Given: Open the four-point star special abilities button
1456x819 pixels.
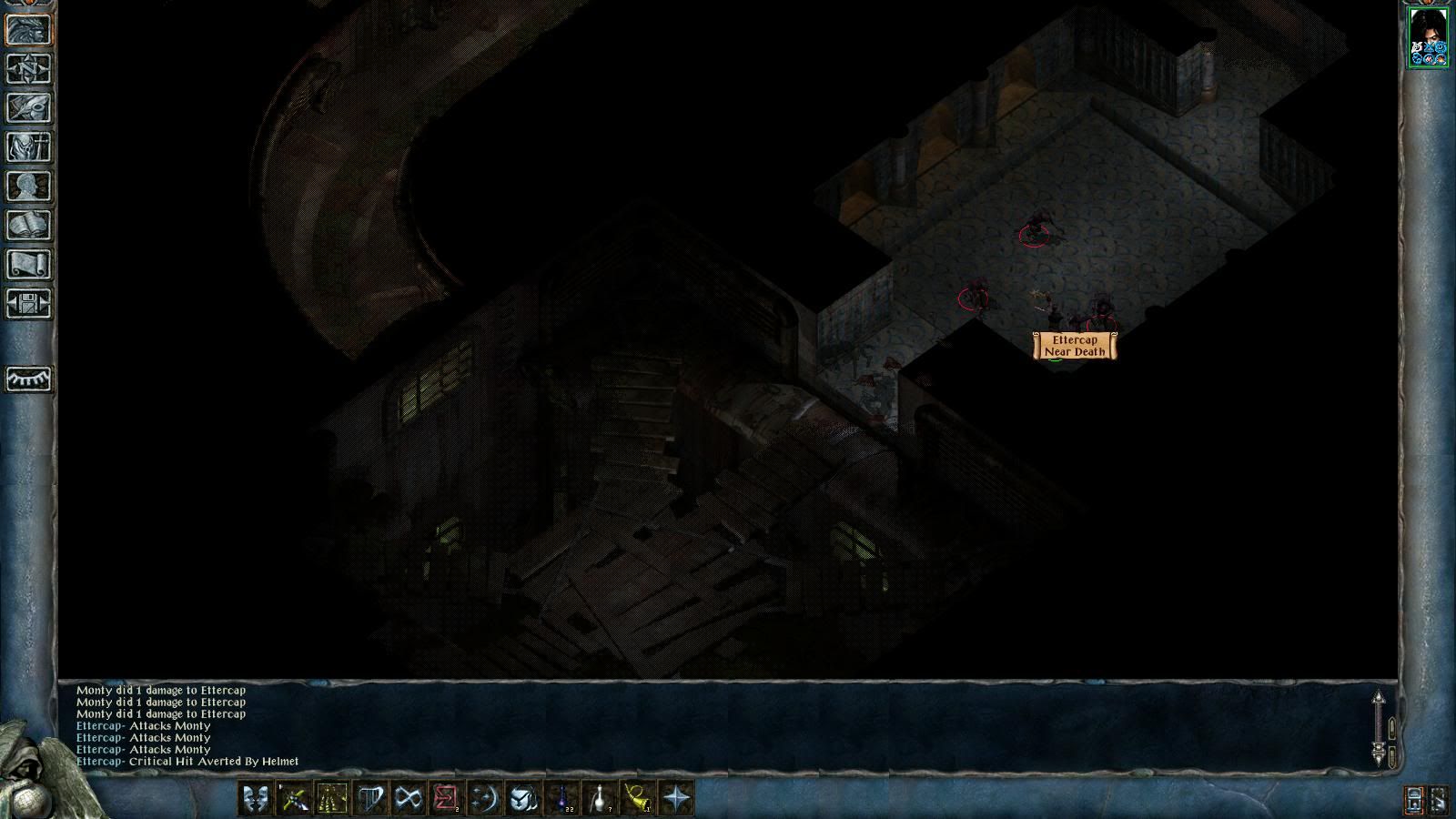Looking at the screenshot, I should click(676, 799).
